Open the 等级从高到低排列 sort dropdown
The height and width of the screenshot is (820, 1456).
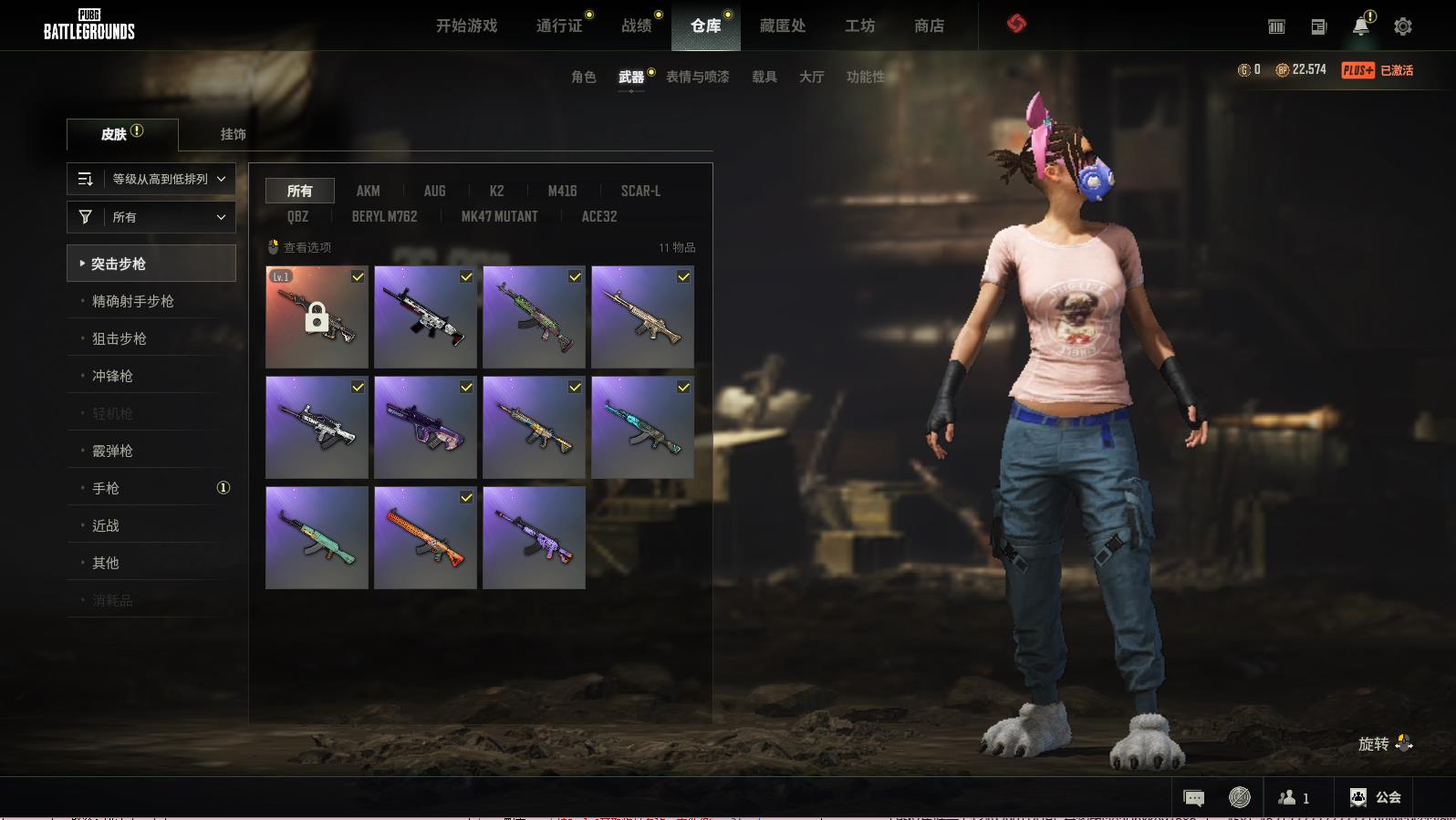[x=151, y=179]
